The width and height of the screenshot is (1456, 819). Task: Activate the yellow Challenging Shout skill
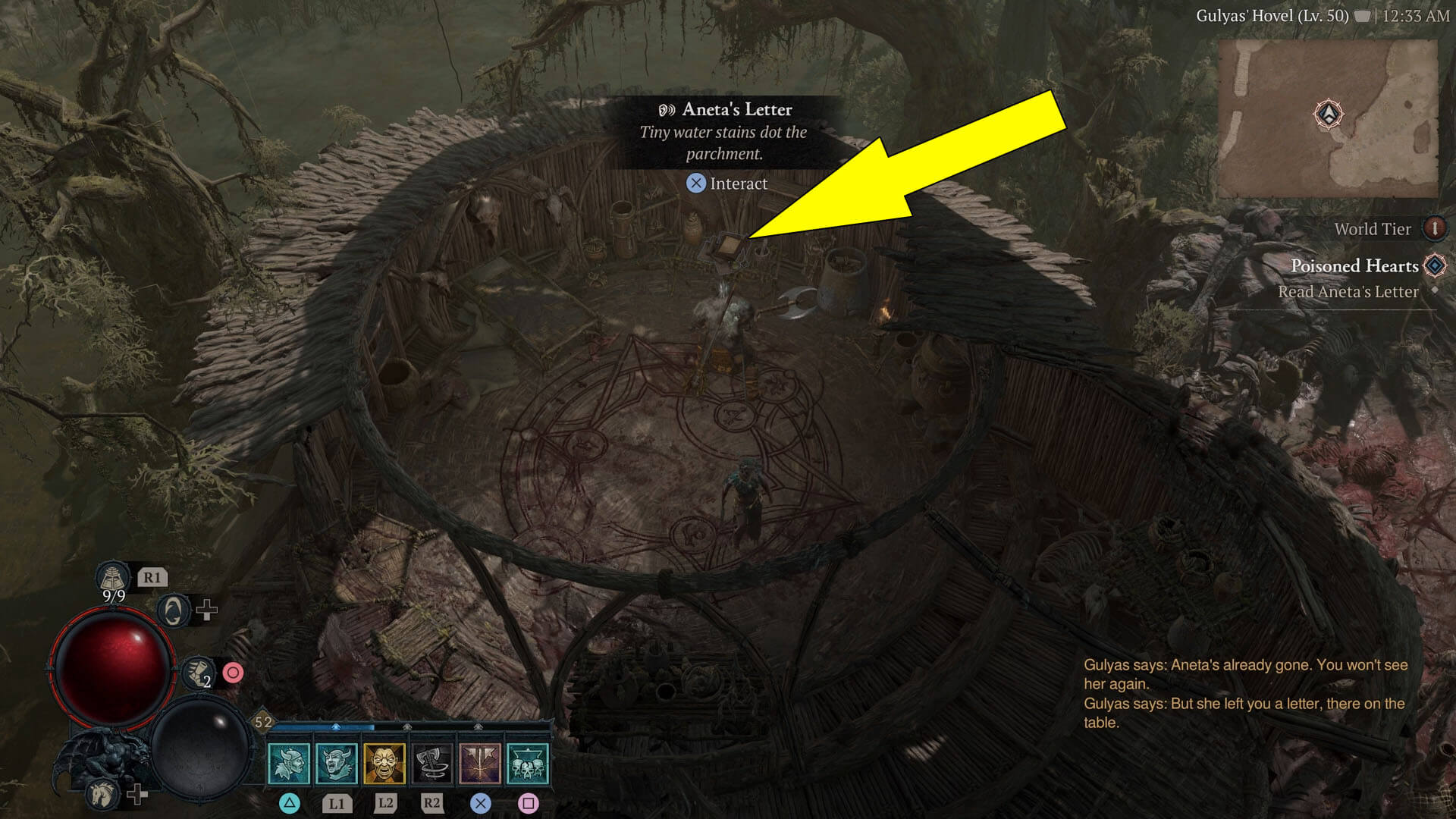384,763
